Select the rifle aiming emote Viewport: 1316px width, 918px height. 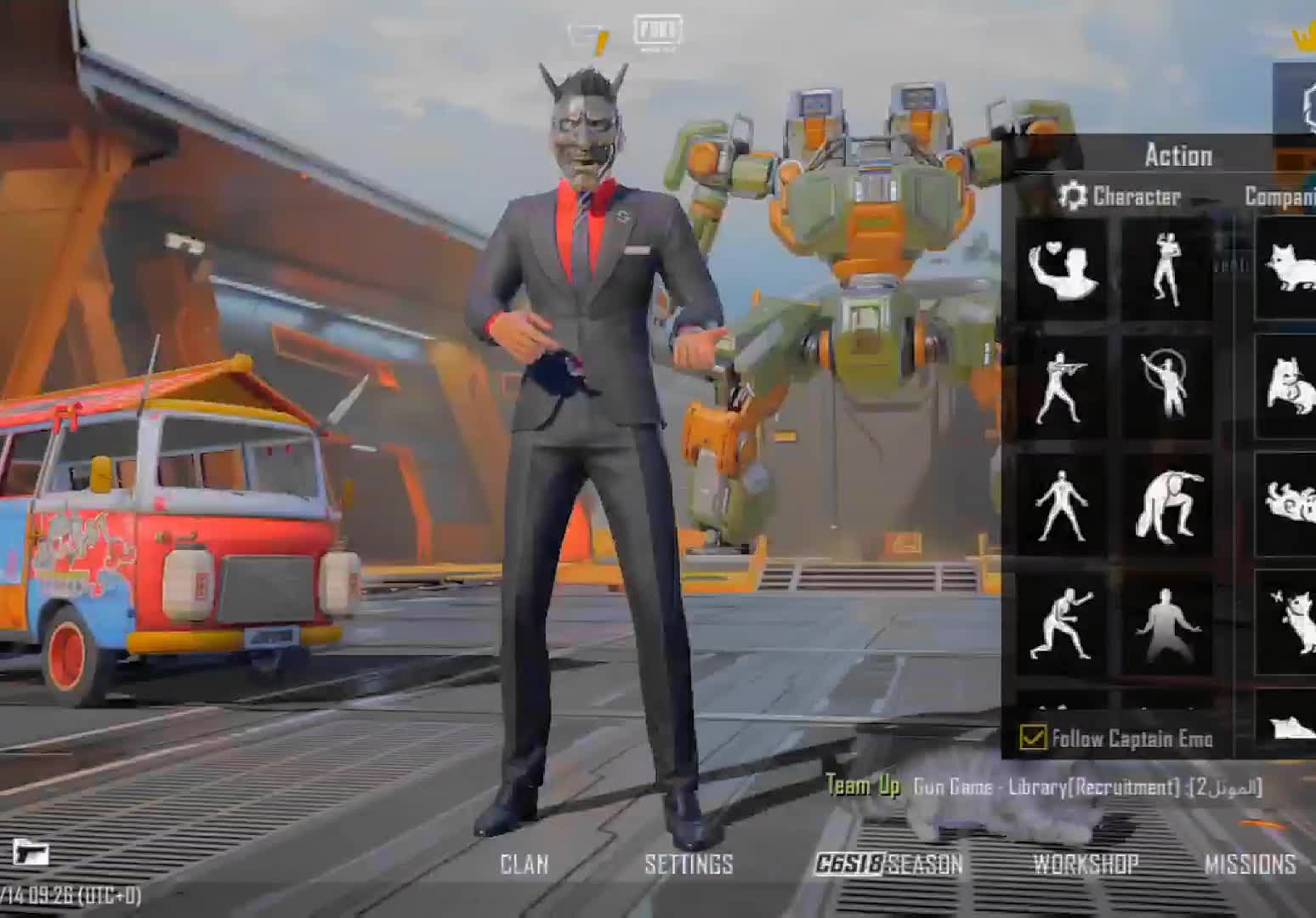[1062, 388]
